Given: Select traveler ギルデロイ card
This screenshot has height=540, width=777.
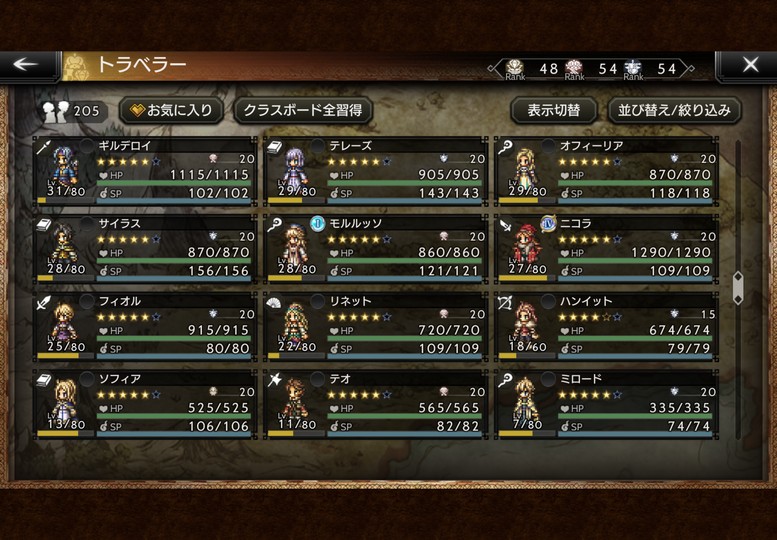Looking at the screenshot, I should click(145, 171).
